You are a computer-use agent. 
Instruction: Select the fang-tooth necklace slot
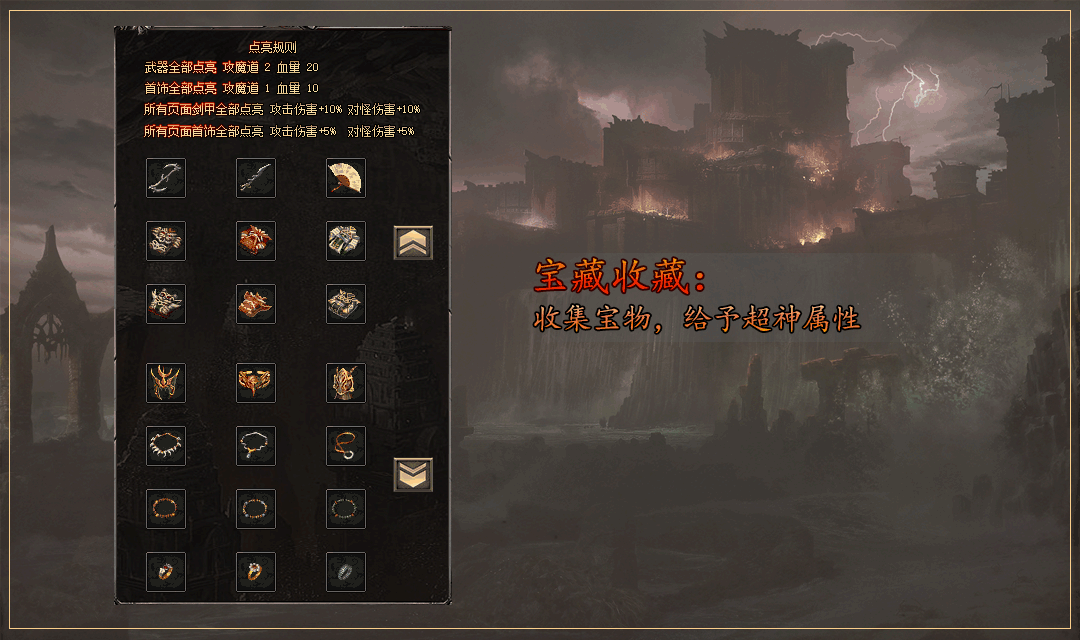pyautogui.click(x=166, y=446)
